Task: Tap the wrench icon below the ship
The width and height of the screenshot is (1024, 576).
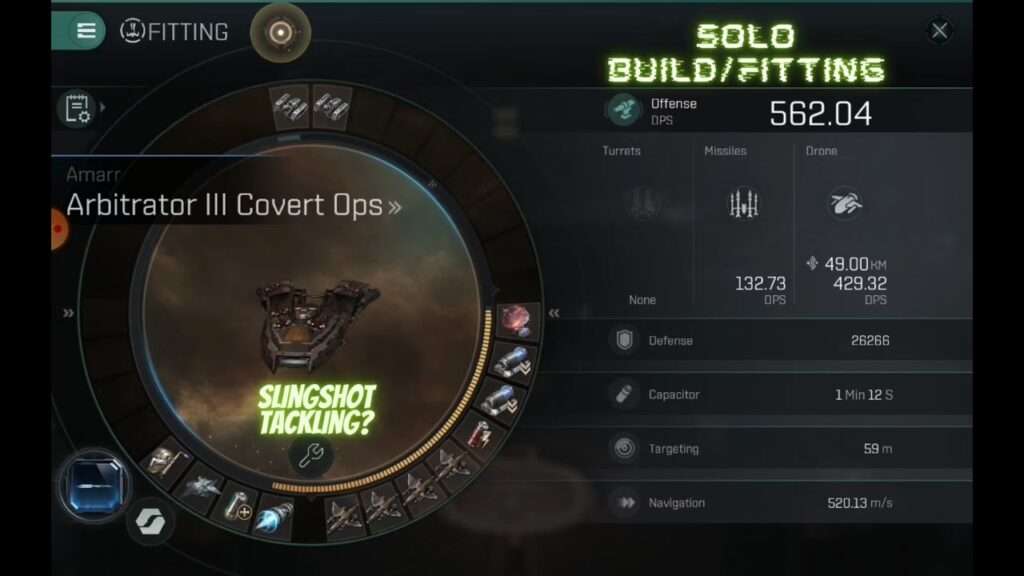Action: [311, 456]
